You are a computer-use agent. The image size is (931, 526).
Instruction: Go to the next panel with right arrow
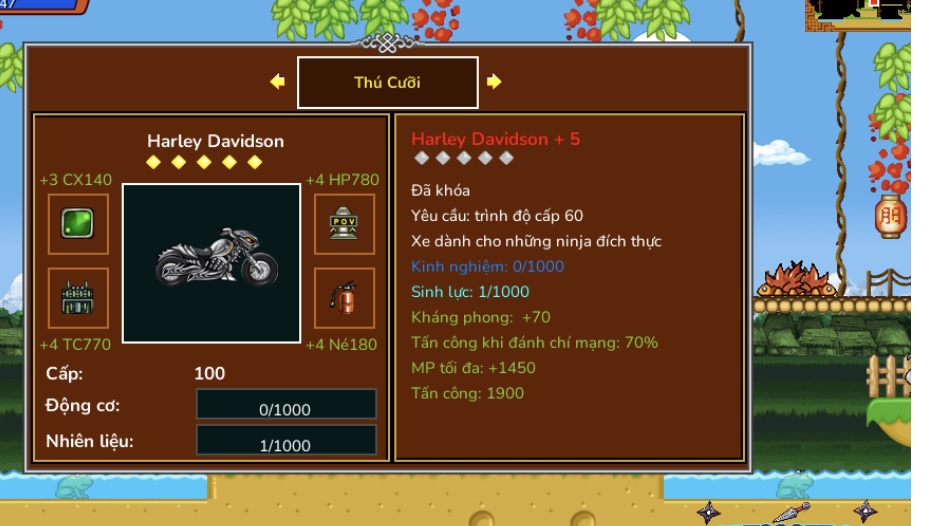[x=494, y=82]
